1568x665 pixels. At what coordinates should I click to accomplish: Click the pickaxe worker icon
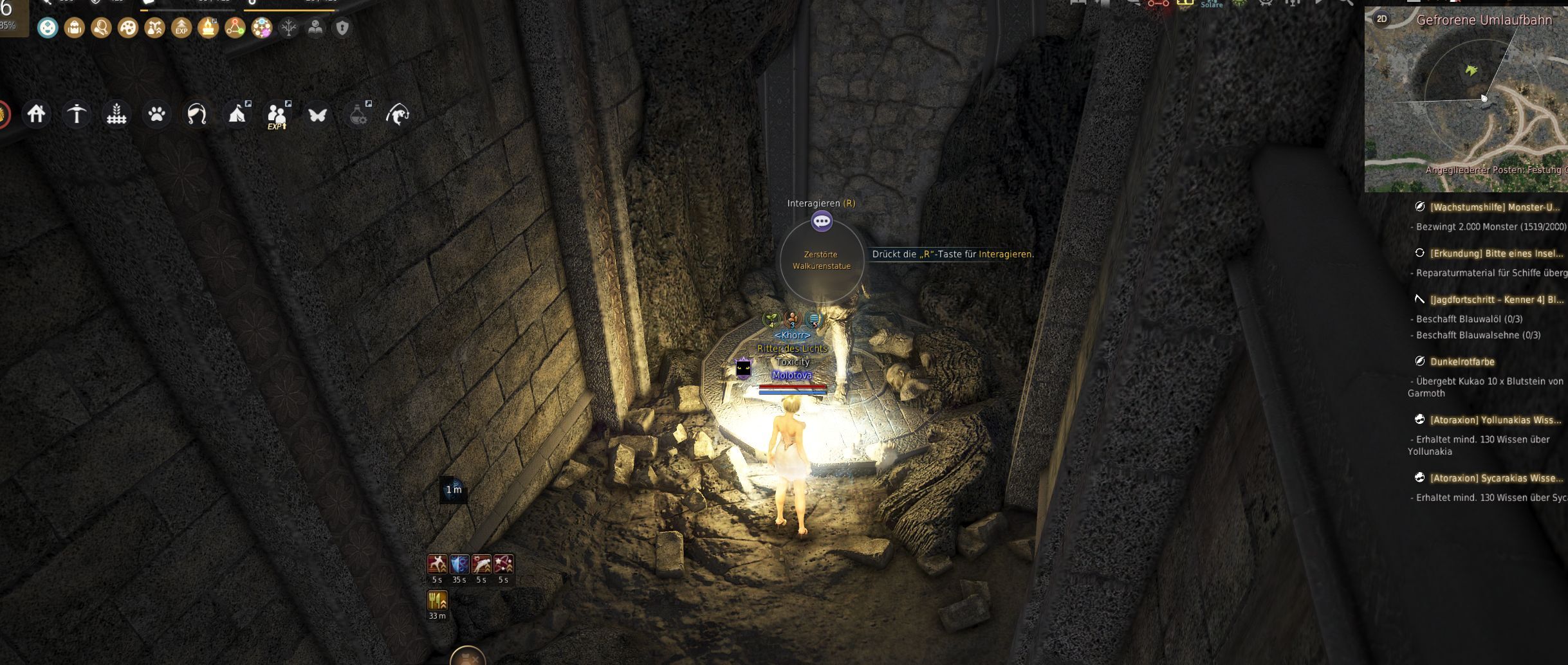coord(77,114)
